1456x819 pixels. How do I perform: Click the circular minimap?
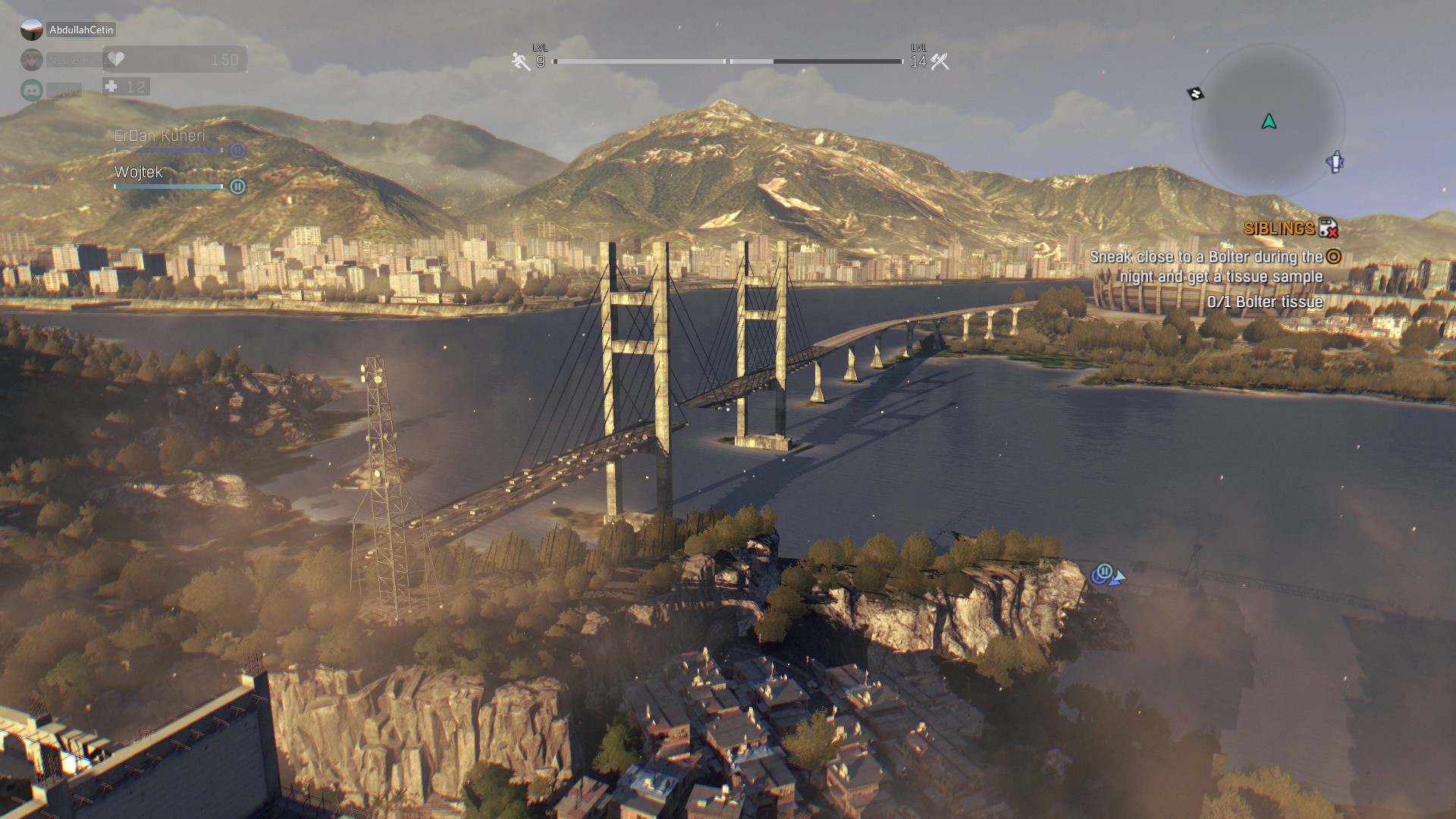click(1269, 121)
